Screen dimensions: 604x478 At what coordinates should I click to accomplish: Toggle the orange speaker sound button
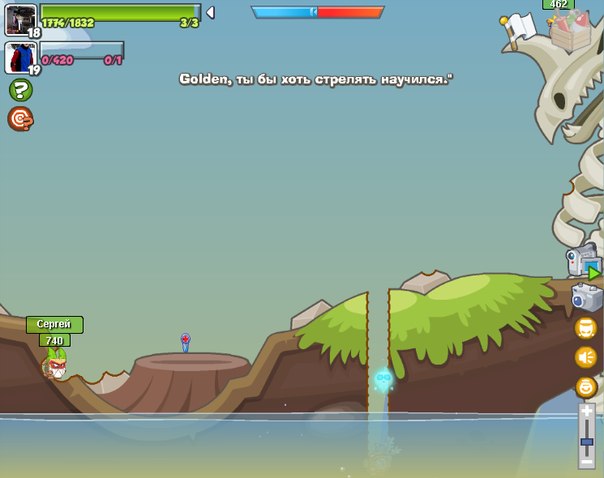[x=585, y=357]
